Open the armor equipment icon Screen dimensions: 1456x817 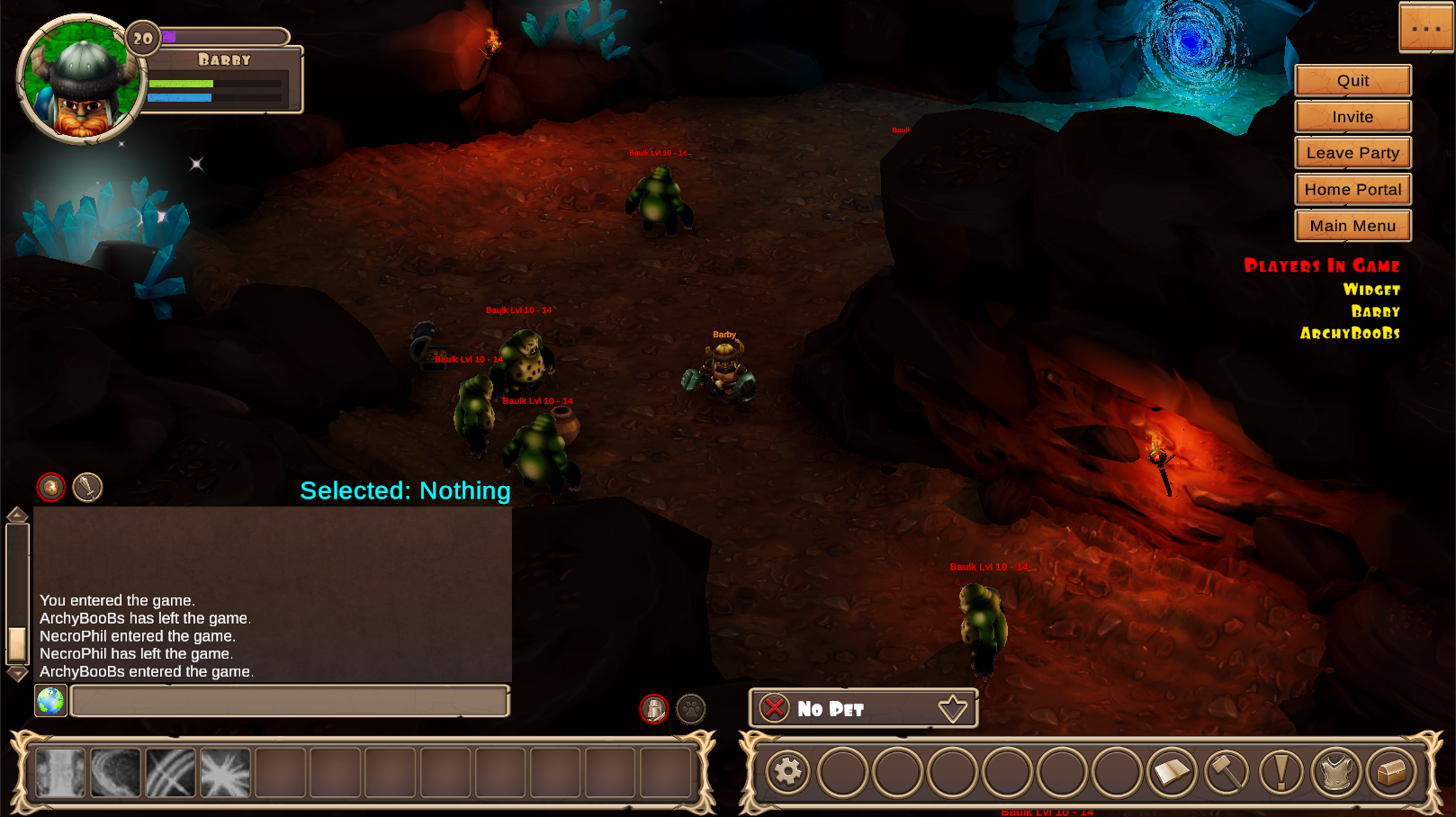pyautogui.click(x=1336, y=772)
